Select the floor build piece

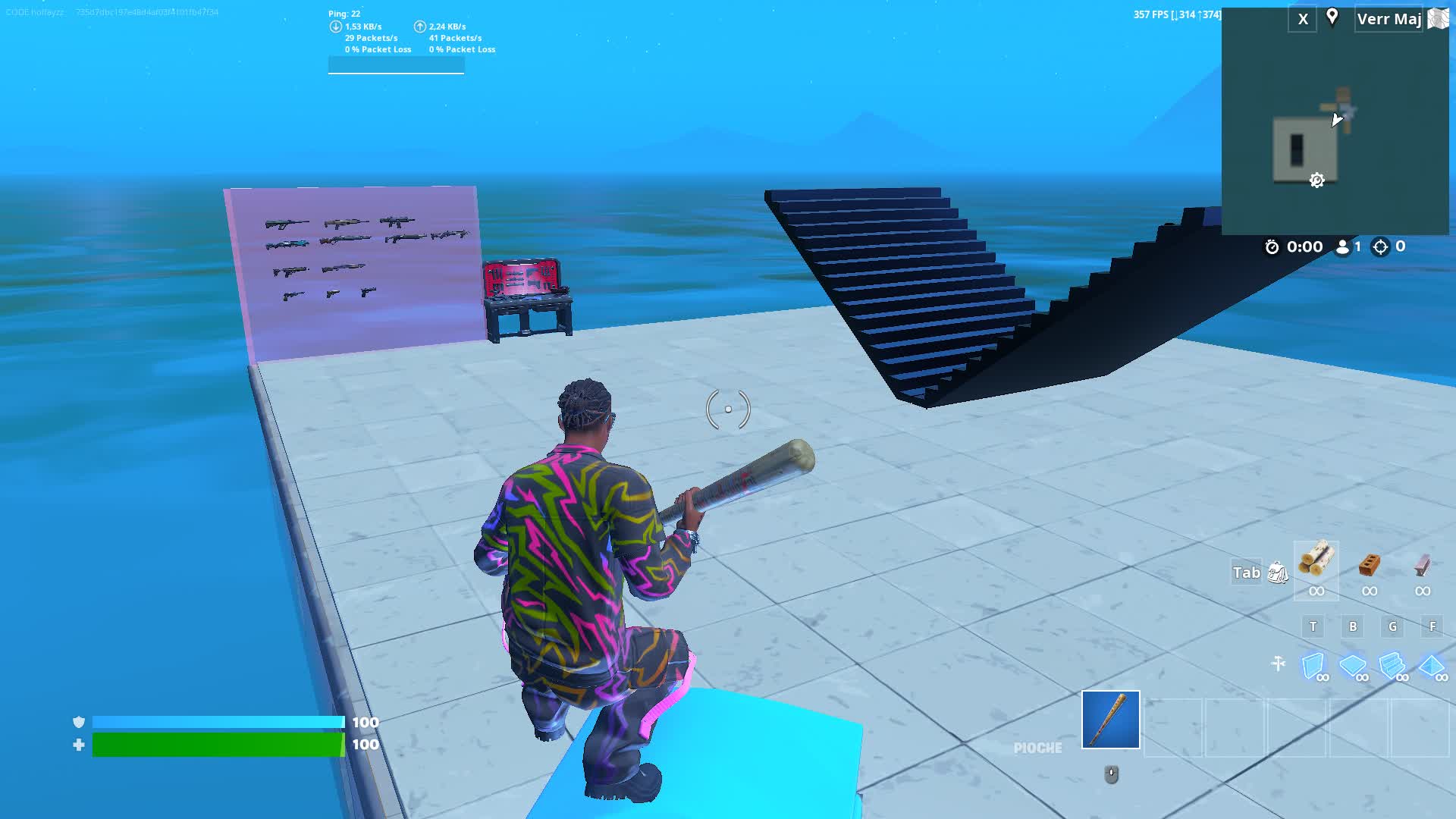(x=1353, y=664)
